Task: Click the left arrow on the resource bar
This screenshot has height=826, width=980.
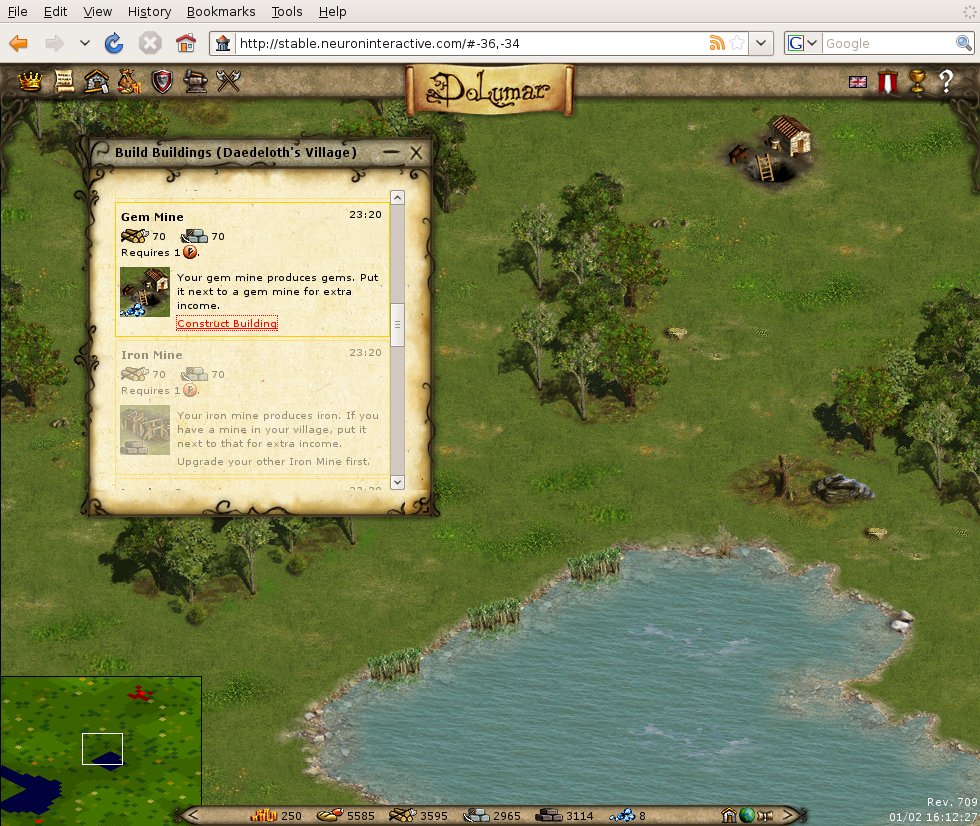Action: 193,815
